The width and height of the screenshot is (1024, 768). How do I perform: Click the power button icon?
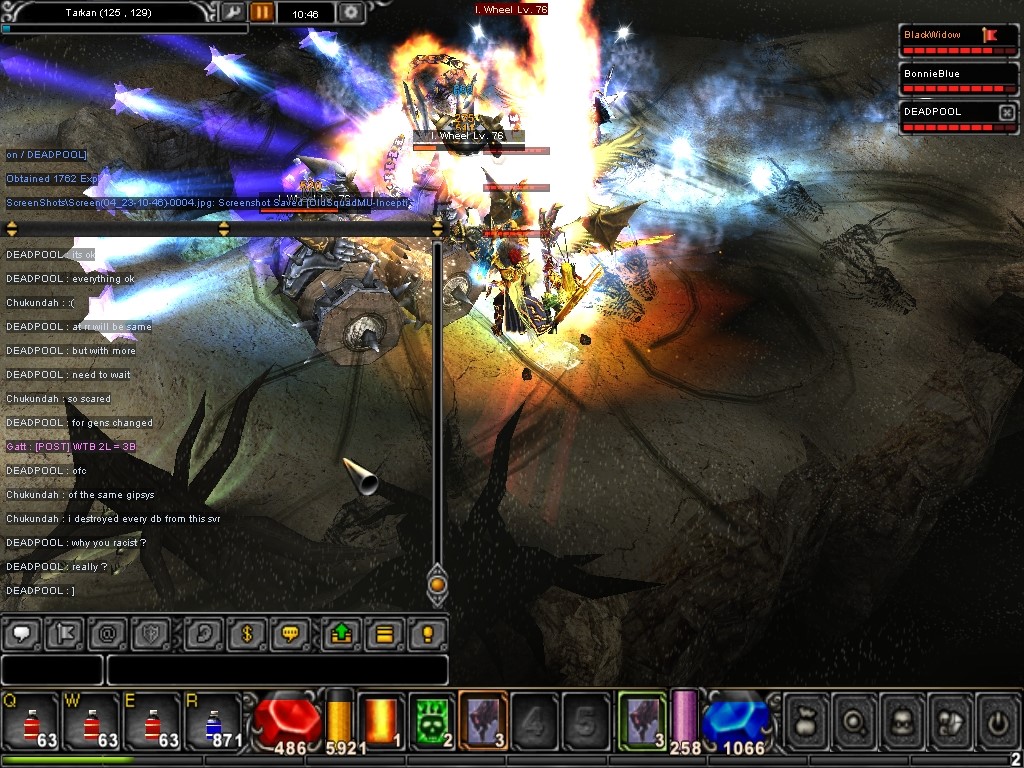point(997,720)
